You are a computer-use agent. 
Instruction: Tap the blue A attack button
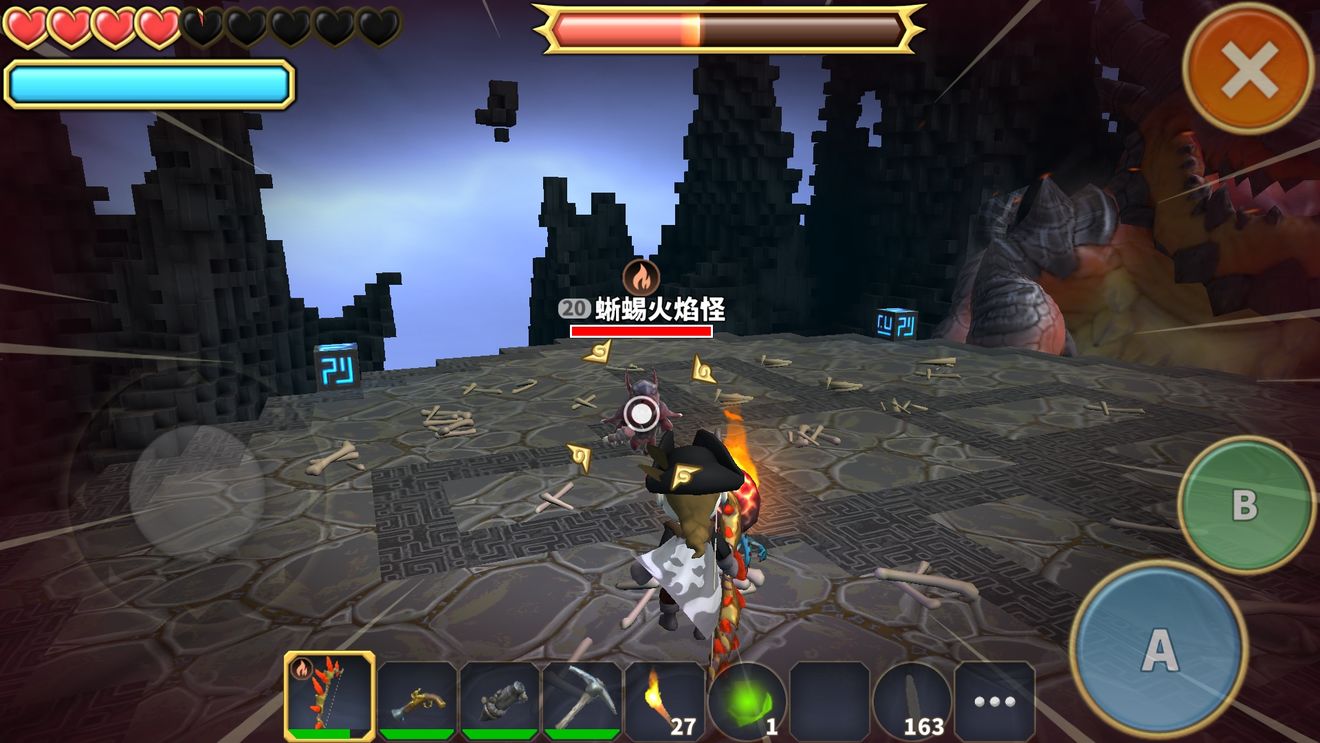(x=1159, y=650)
